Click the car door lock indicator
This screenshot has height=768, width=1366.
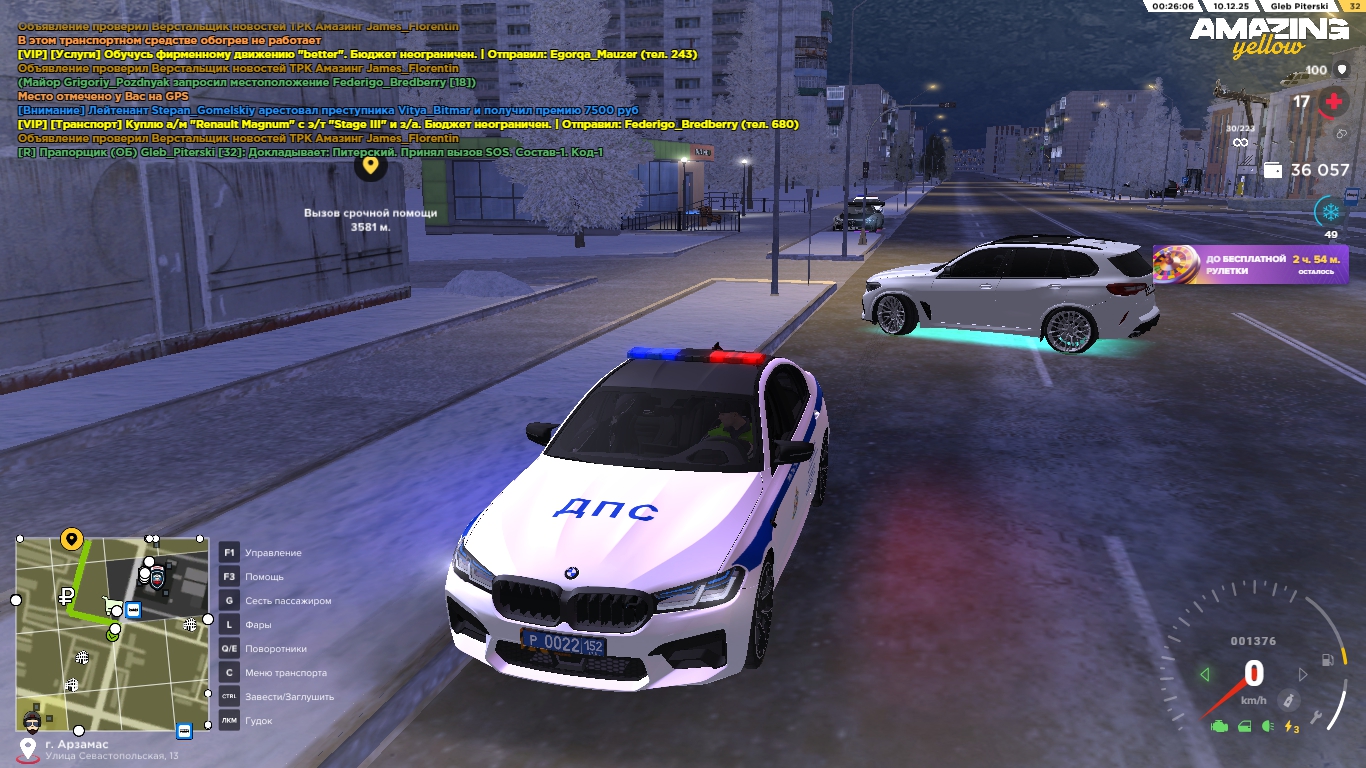(1245, 727)
